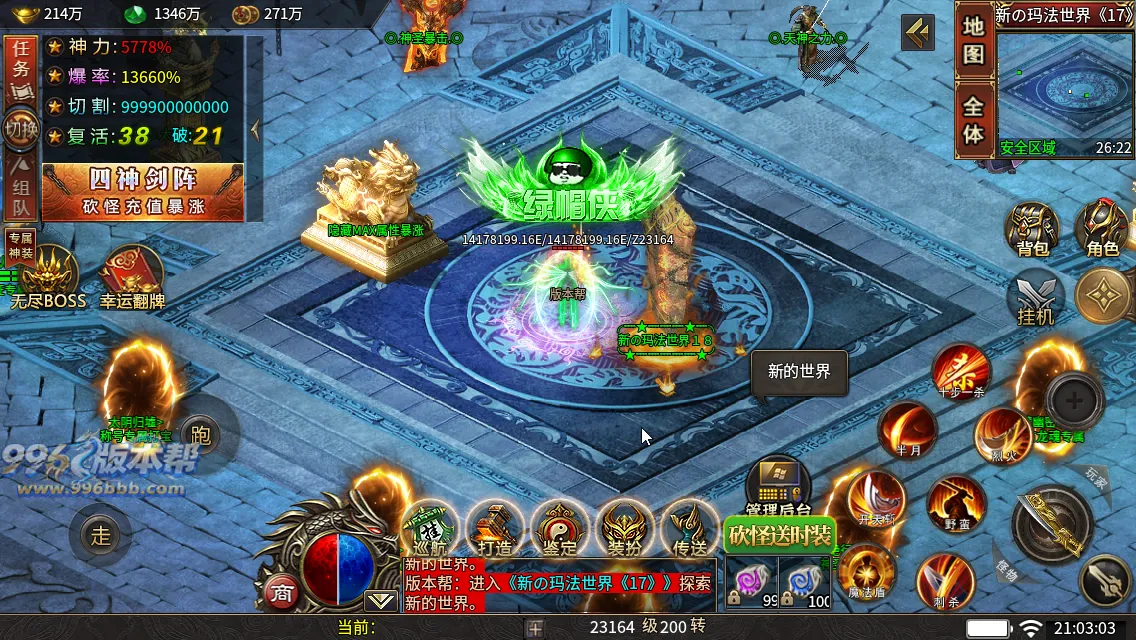Collapse the panel with the yellow double-arrow button

[918, 33]
